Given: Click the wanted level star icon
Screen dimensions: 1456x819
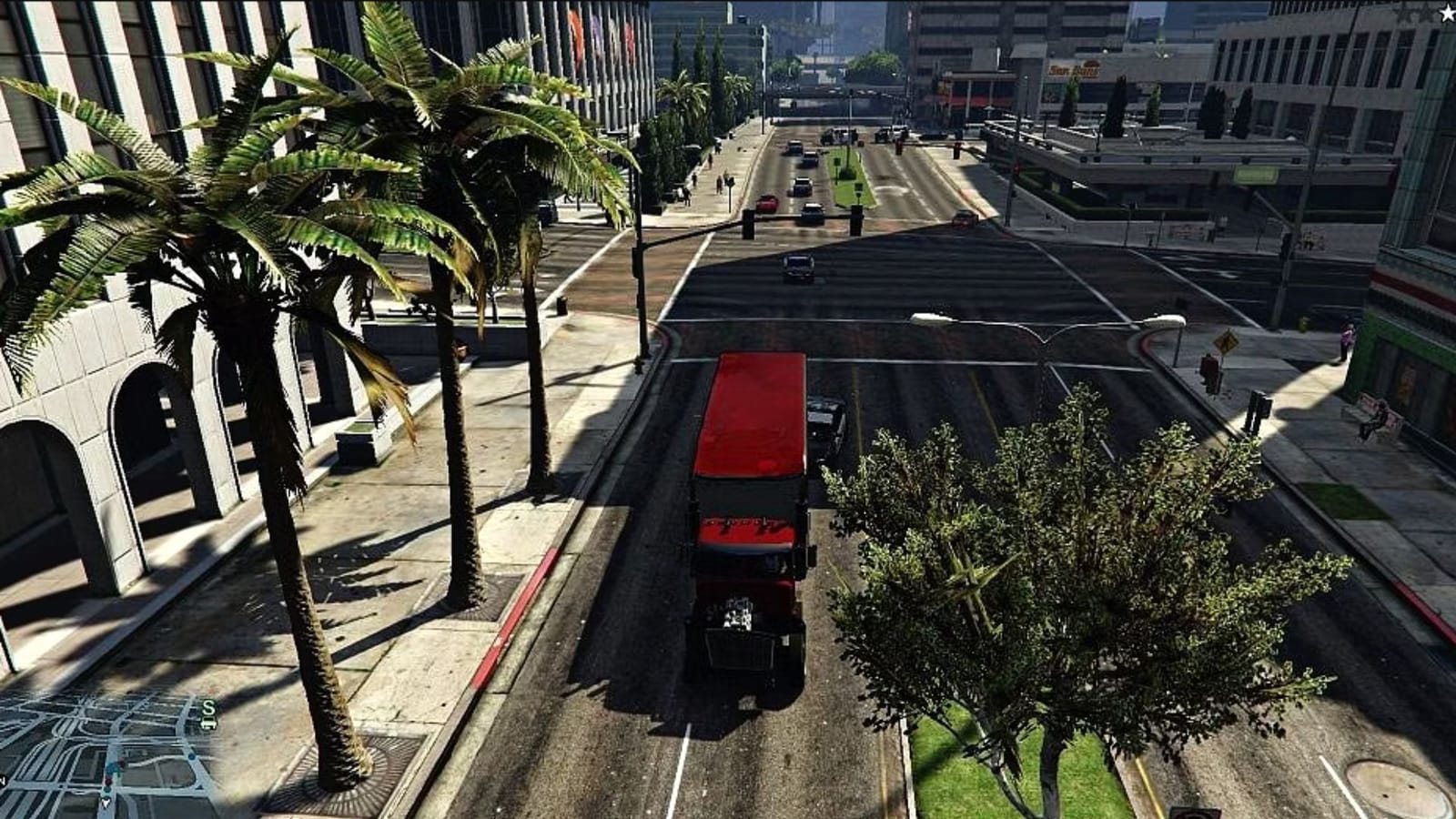Looking at the screenshot, I should point(1448,14).
